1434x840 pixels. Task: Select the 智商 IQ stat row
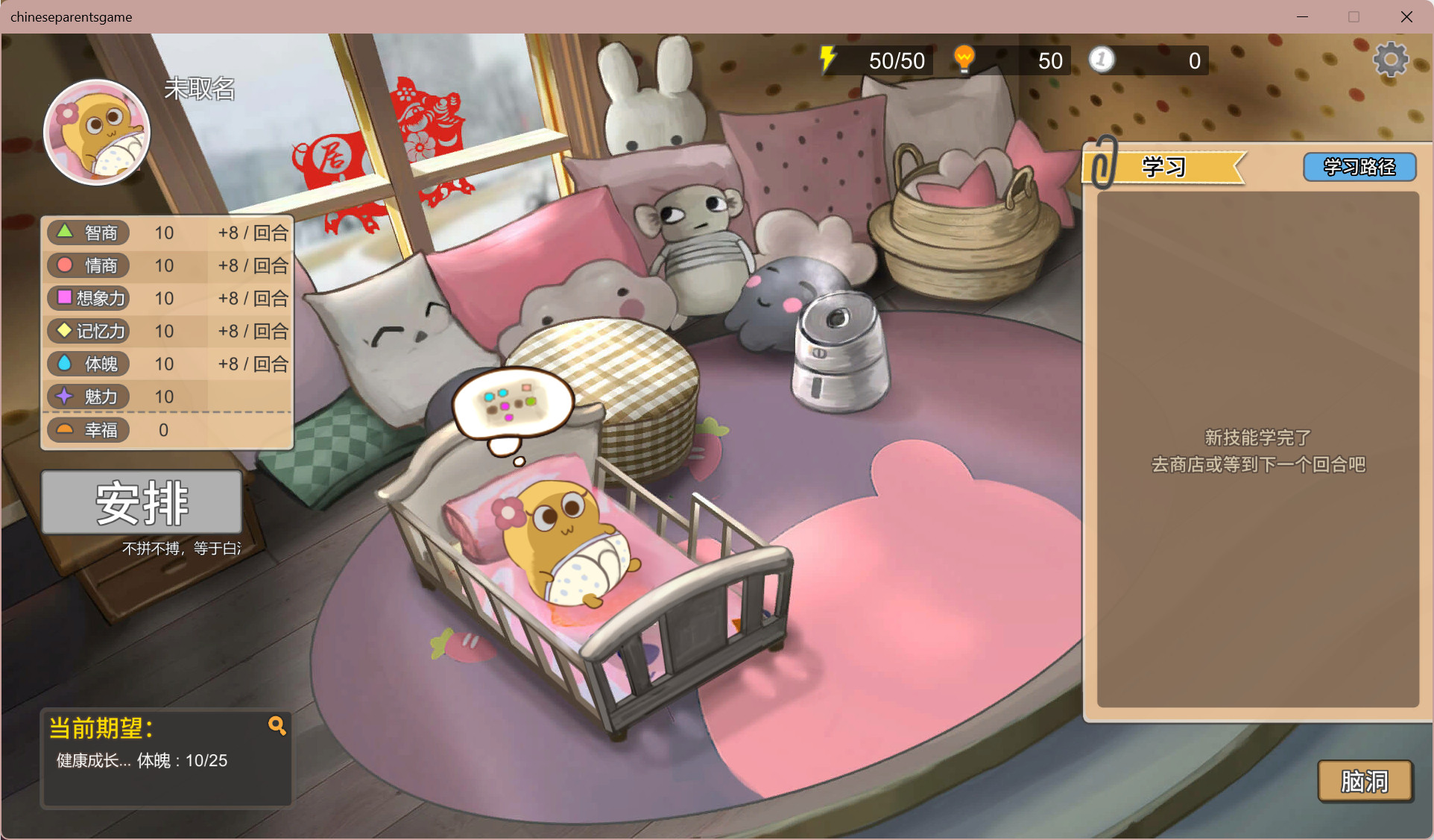coord(167,233)
